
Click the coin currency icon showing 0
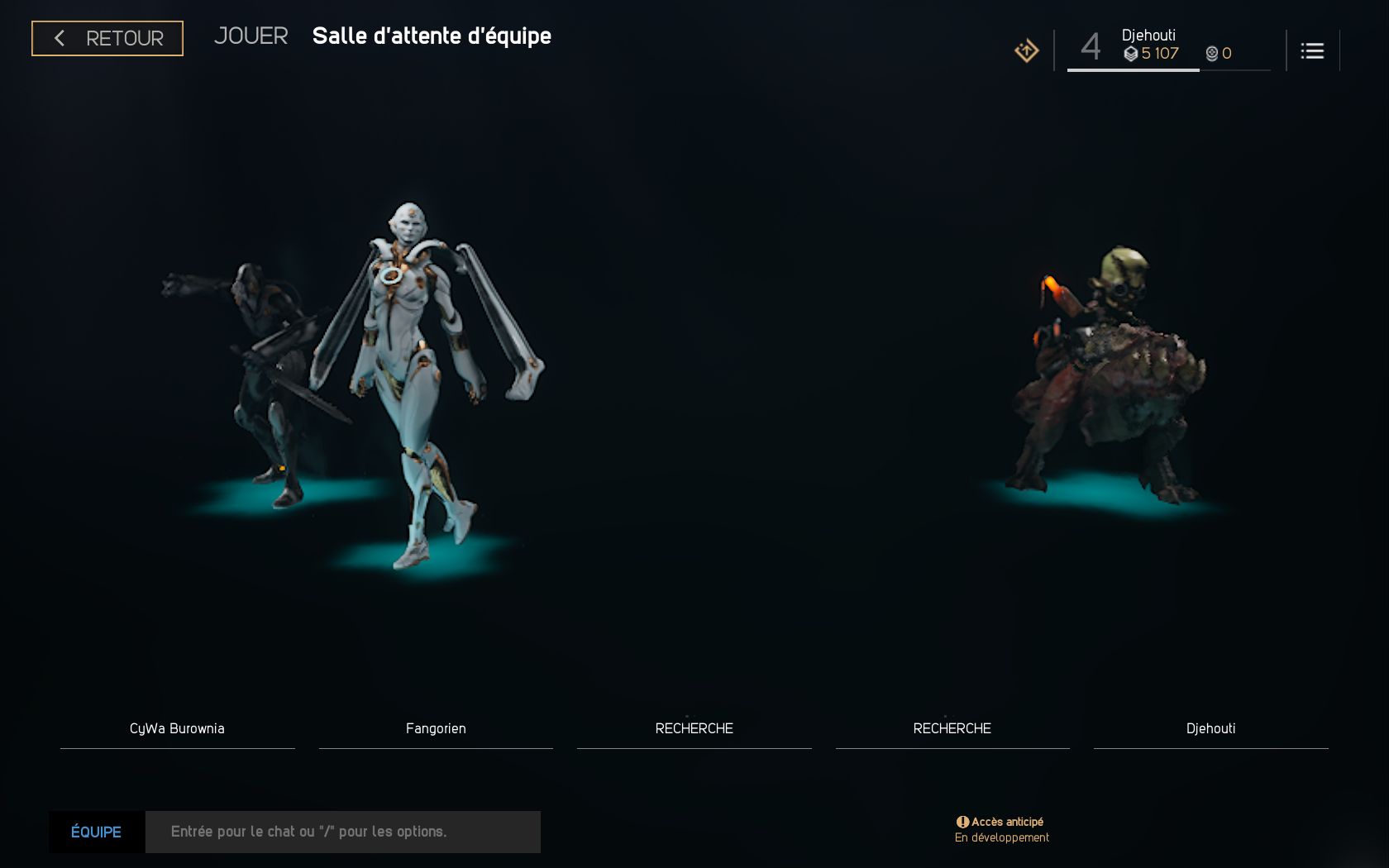point(1213,53)
